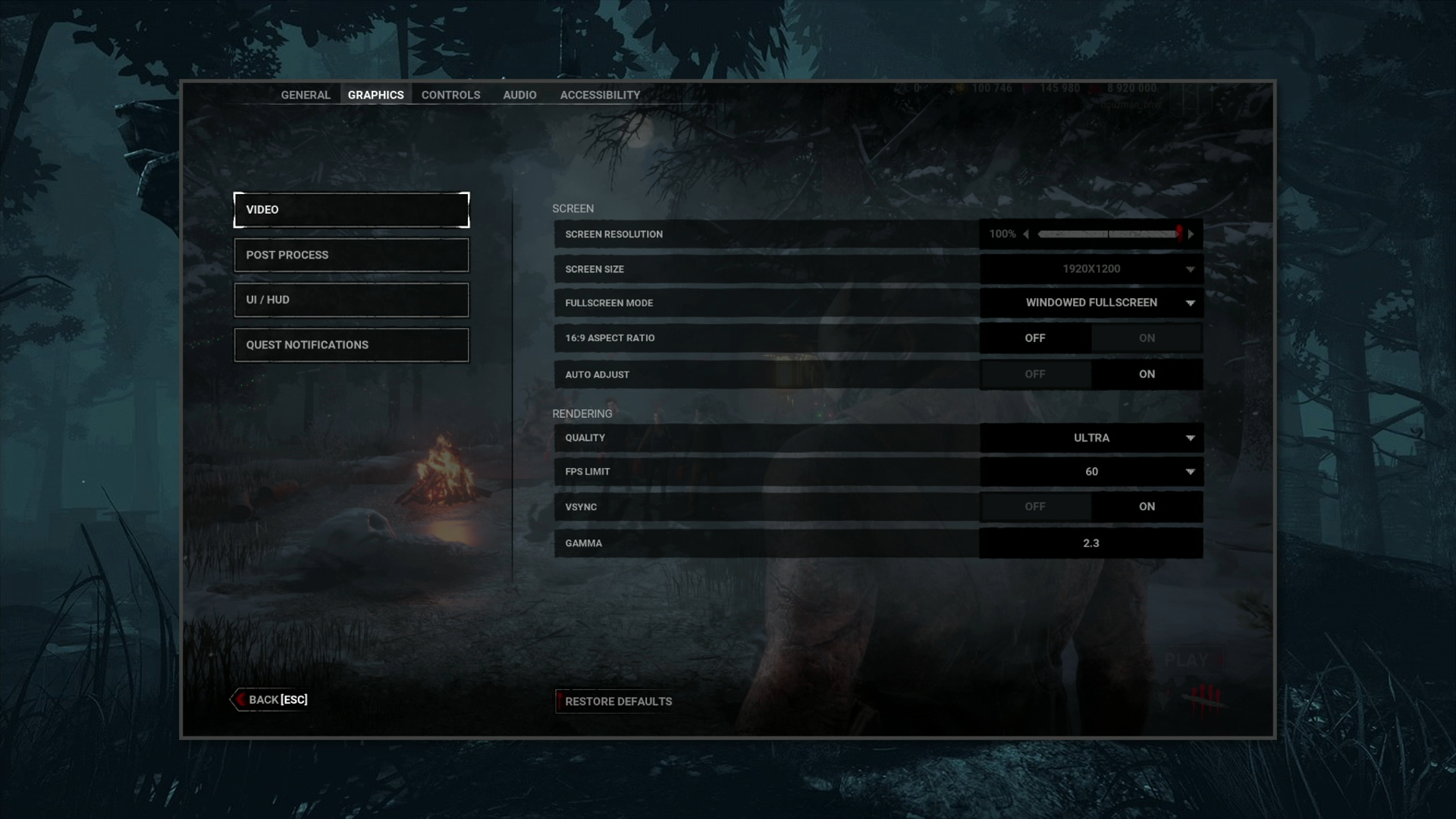Click the back arrow icon beside BACK [ESC]
Screen dimensions: 1456x819
pos(240,699)
